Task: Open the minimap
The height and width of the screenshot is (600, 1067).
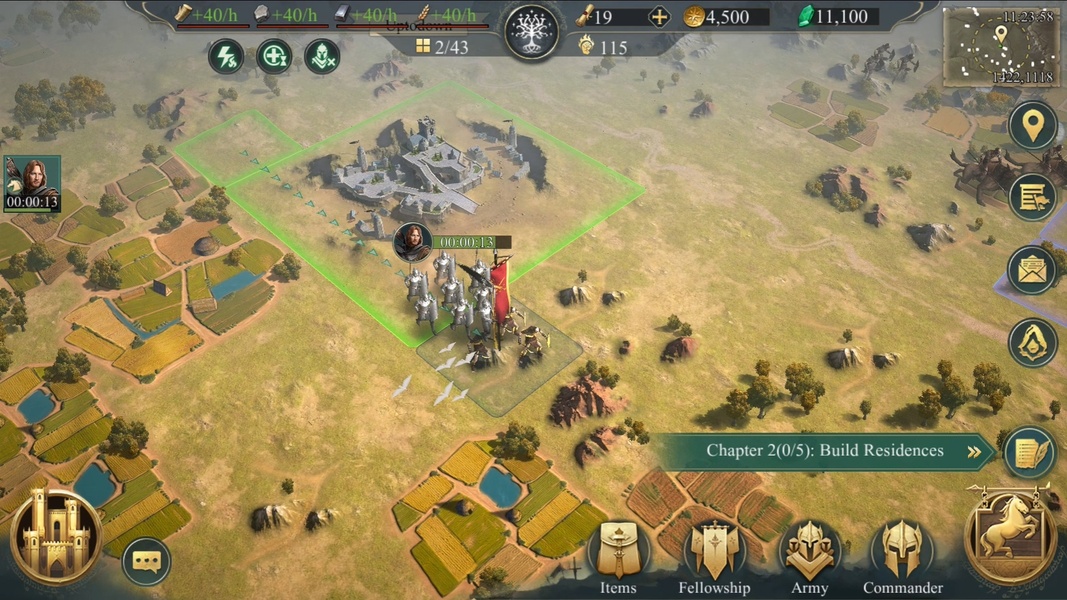Action: coord(1001,47)
